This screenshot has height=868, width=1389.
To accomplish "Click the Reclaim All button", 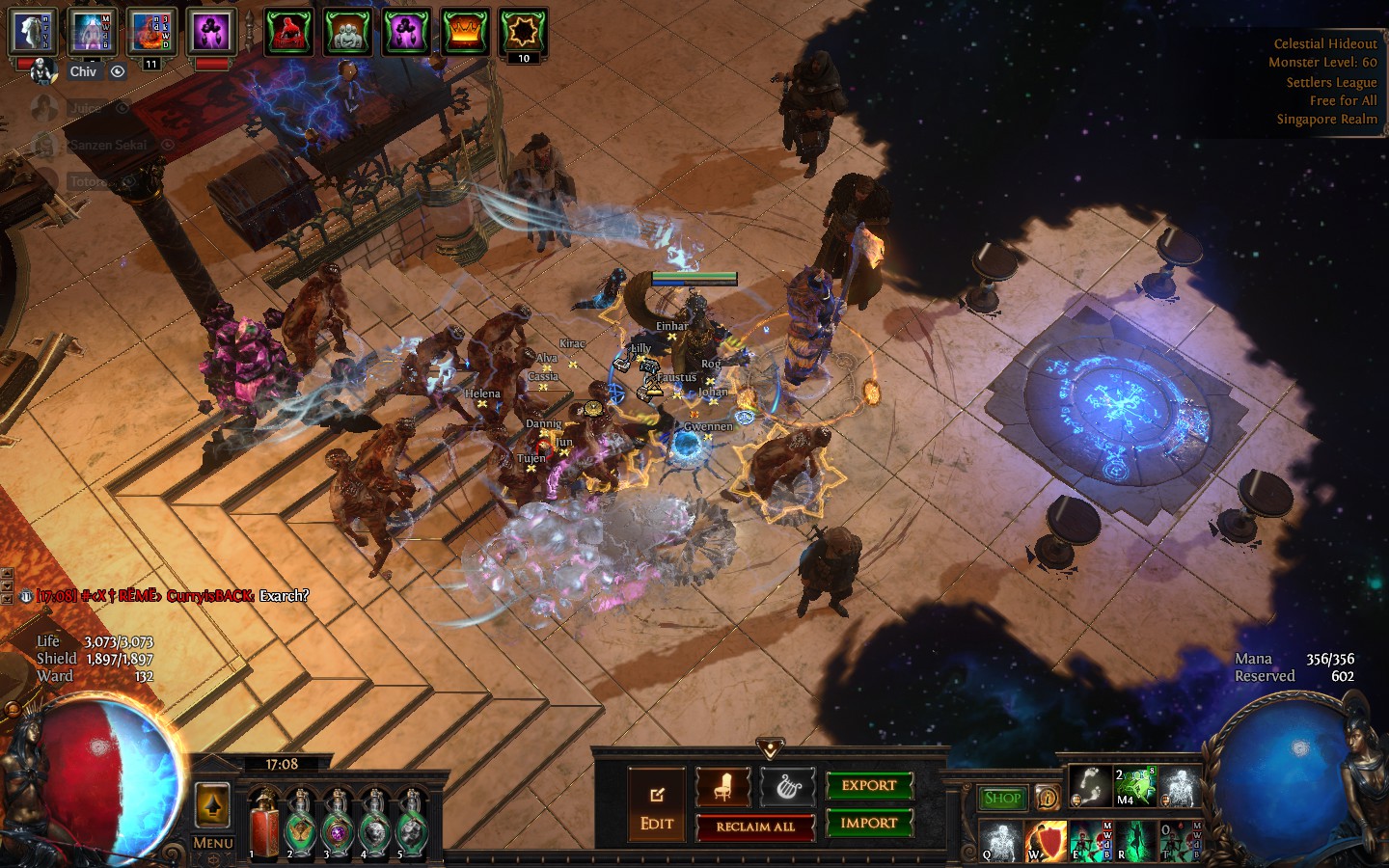I will 755,827.
